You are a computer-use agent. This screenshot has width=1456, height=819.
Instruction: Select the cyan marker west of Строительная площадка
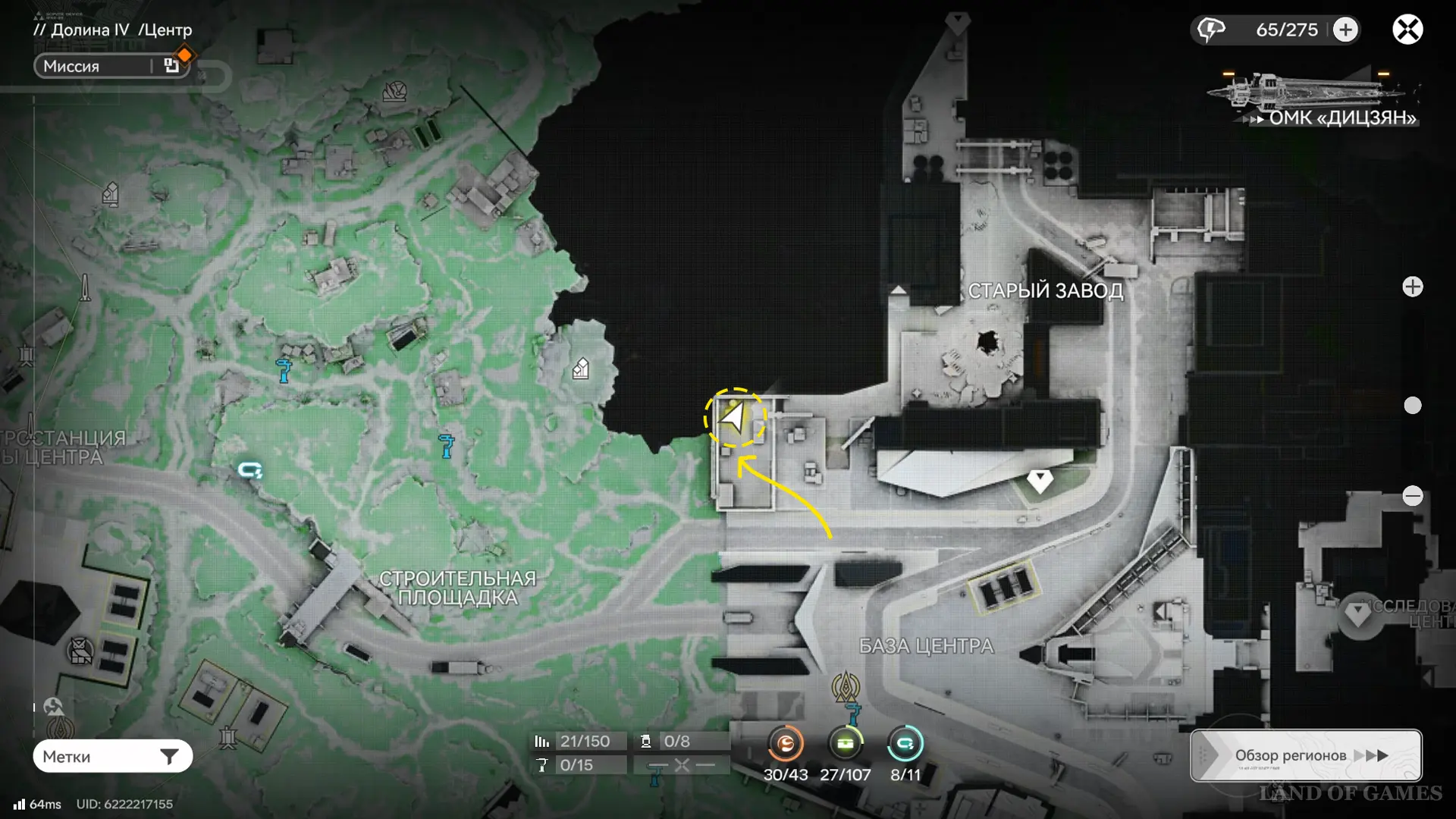pos(249,471)
